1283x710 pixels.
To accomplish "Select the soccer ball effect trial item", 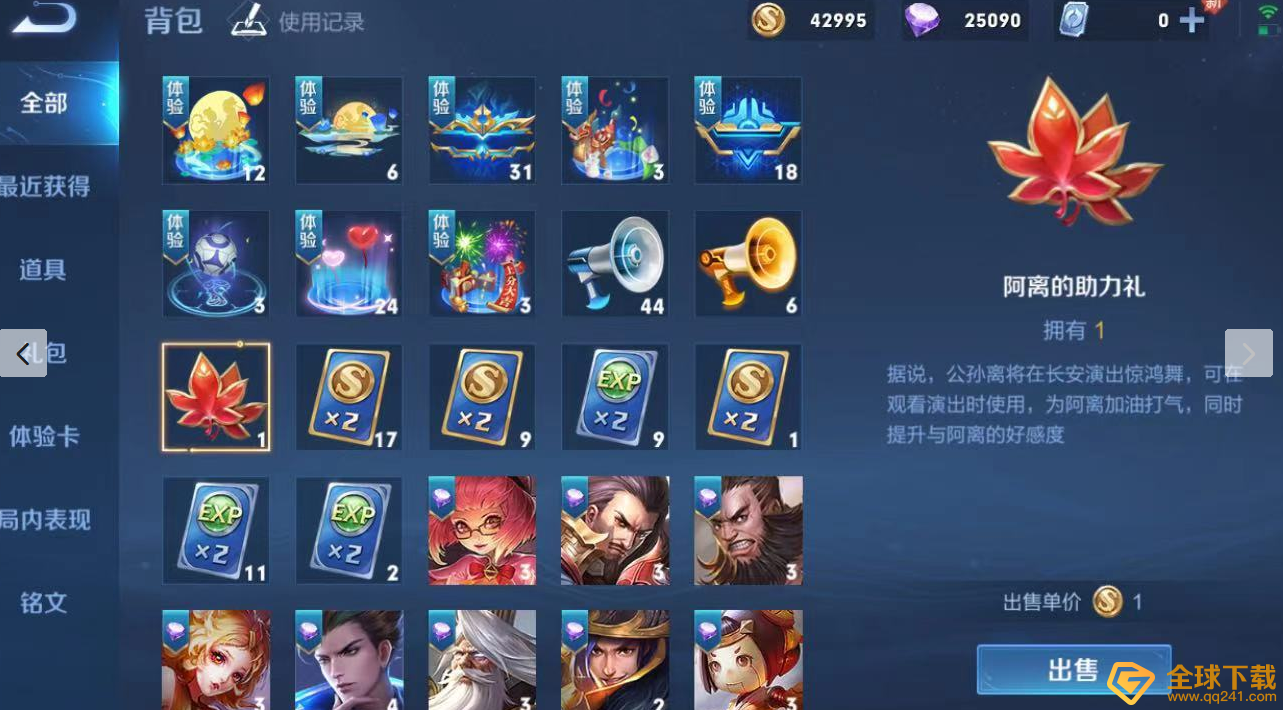I will pos(216,264).
